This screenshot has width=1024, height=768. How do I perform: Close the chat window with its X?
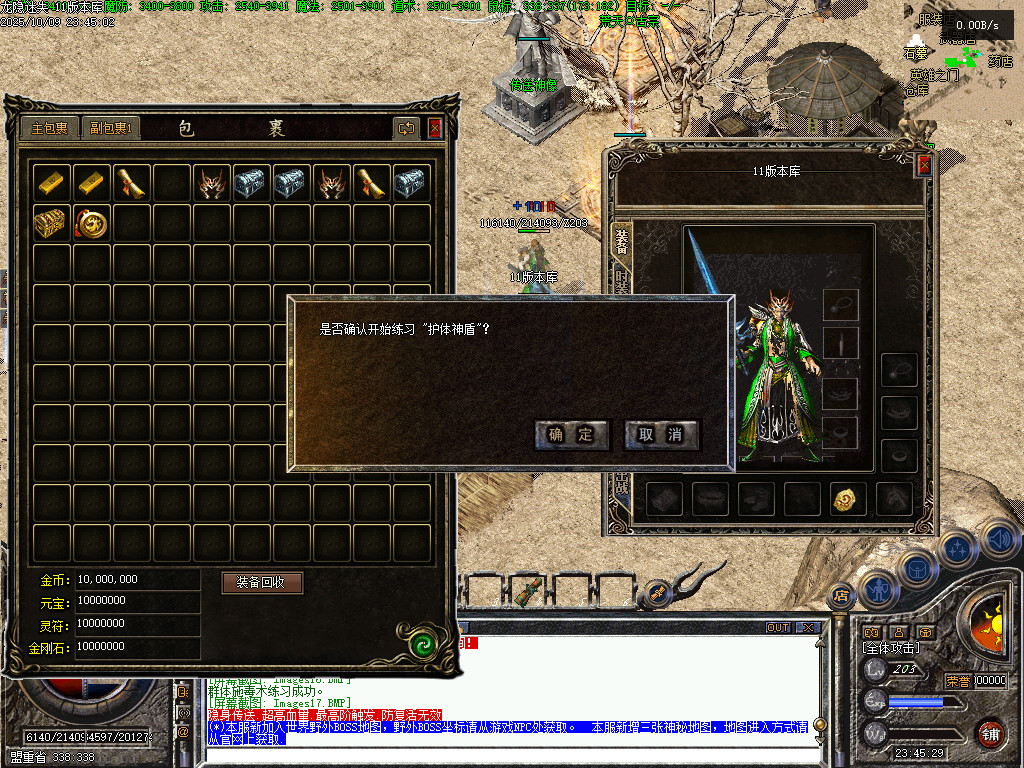click(808, 628)
